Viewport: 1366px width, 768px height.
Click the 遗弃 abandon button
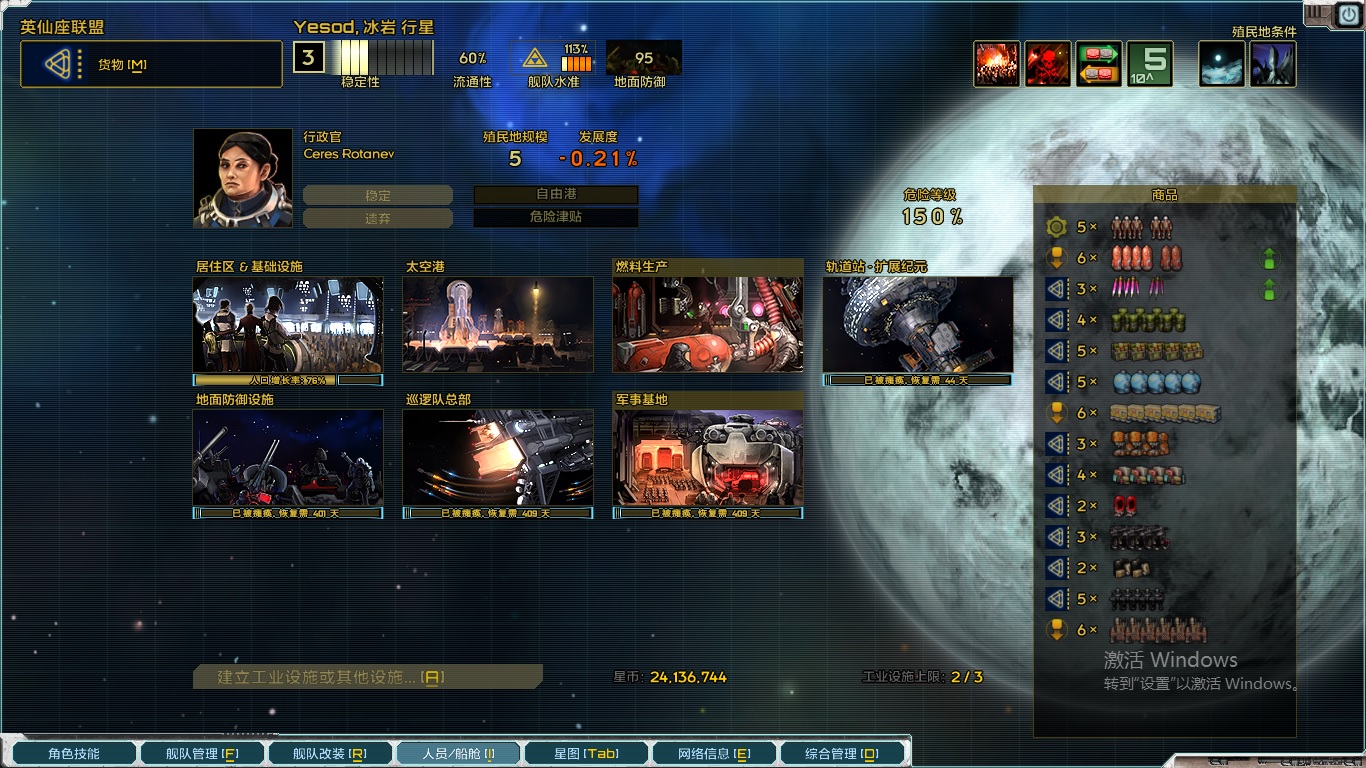coord(378,218)
